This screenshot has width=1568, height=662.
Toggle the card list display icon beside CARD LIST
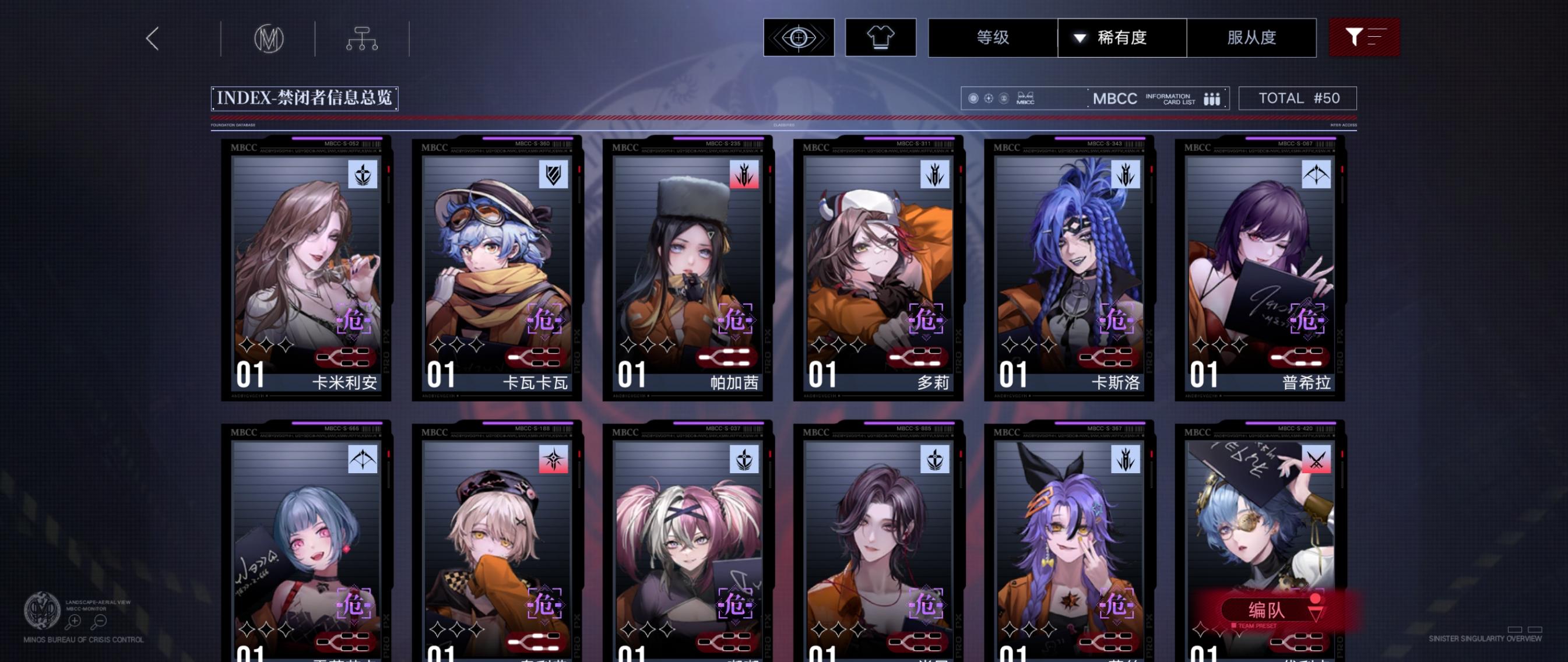(1211, 98)
